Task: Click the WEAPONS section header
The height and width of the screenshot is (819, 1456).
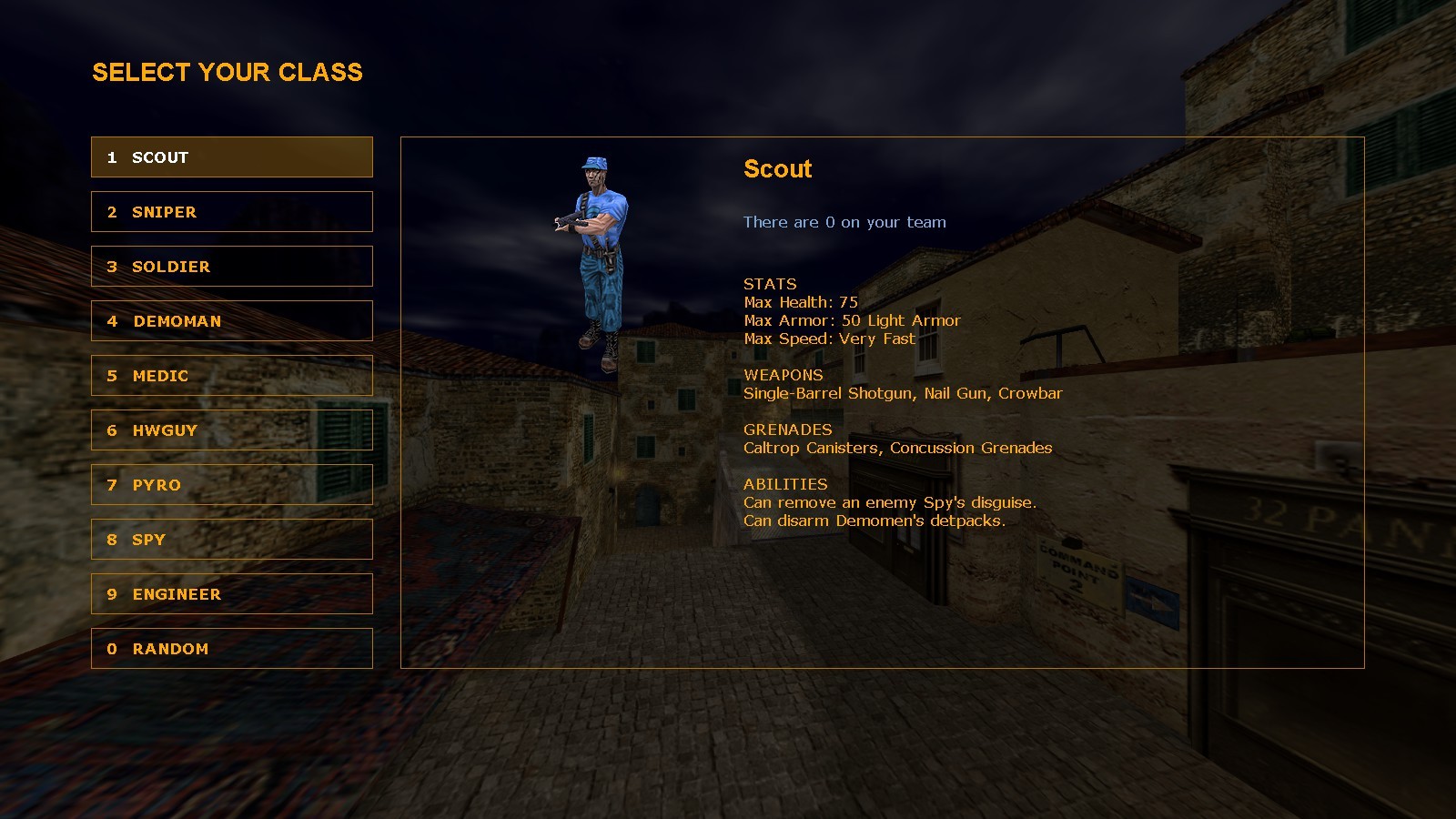Action: coord(783,375)
